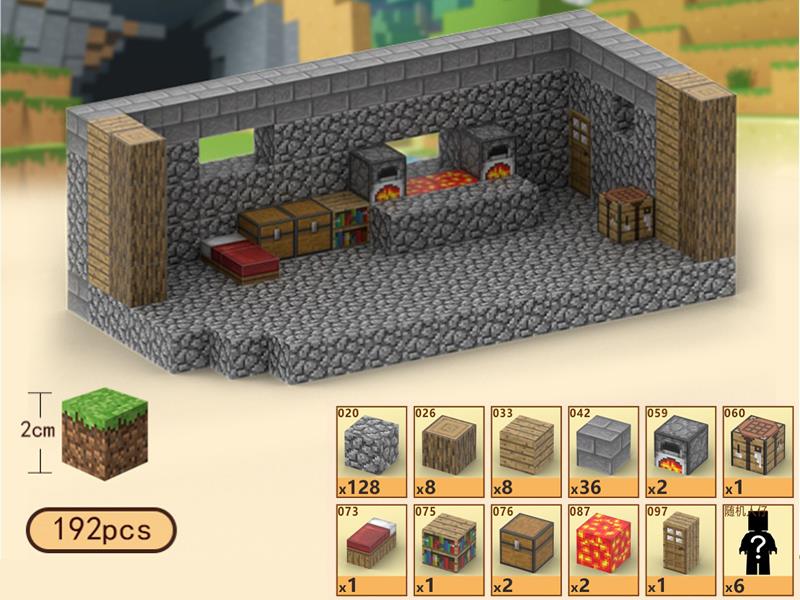The width and height of the screenshot is (800, 600).
Task: Select the bookshelf block tile 075
Action: coord(447,549)
